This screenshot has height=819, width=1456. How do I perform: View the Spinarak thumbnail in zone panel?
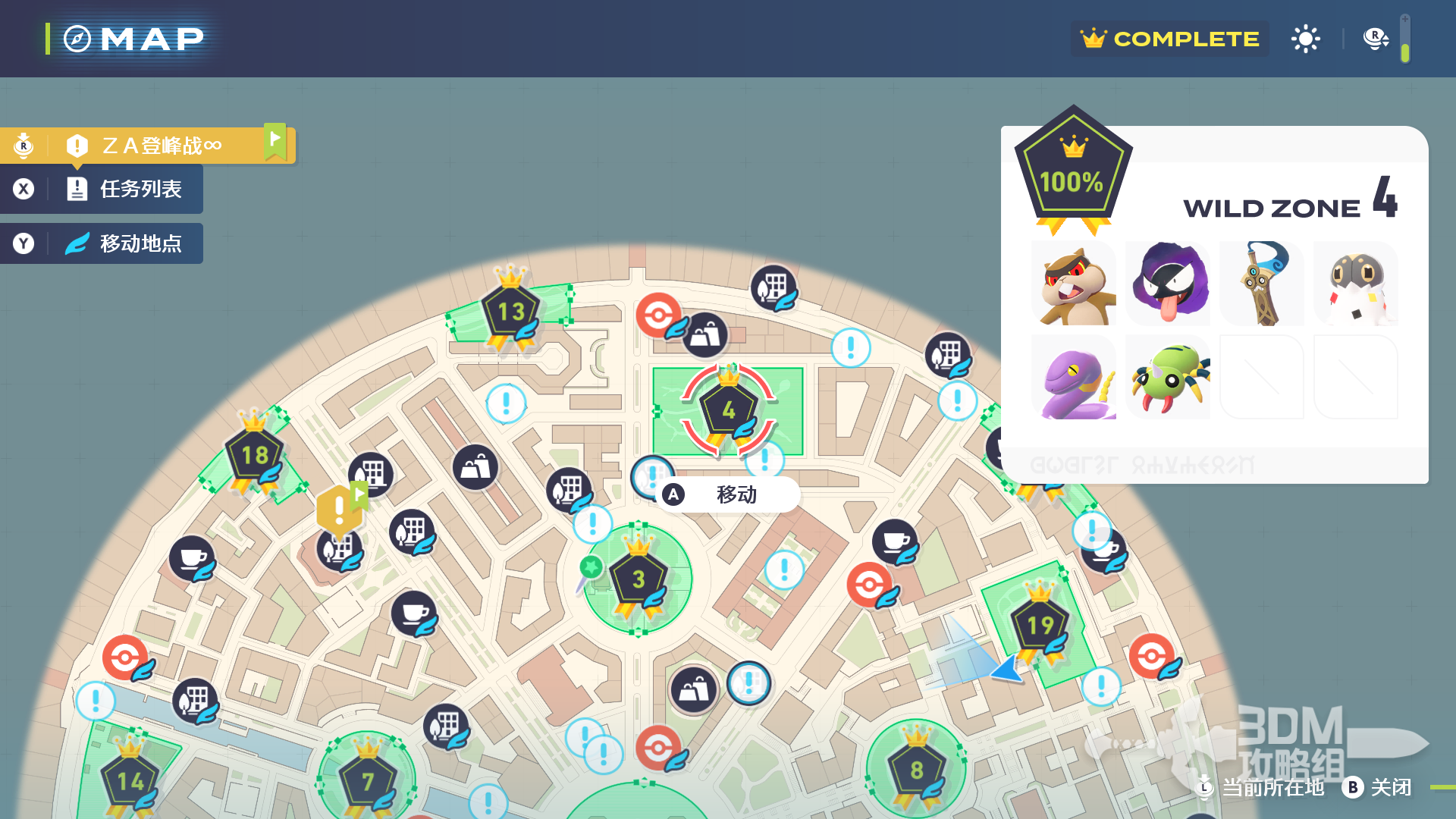point(1168,378)
